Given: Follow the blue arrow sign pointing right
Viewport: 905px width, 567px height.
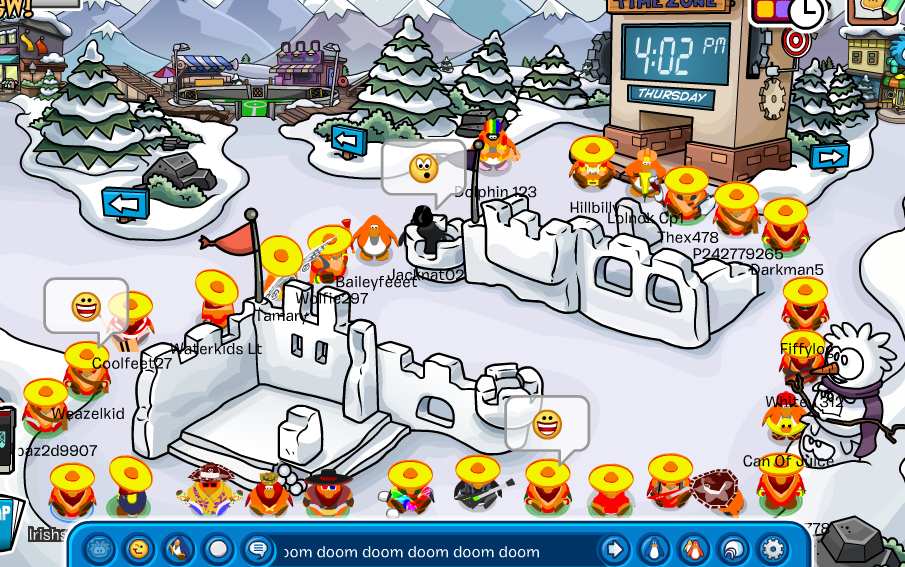Looking at the screenshot, I should (x=830, y=157).
